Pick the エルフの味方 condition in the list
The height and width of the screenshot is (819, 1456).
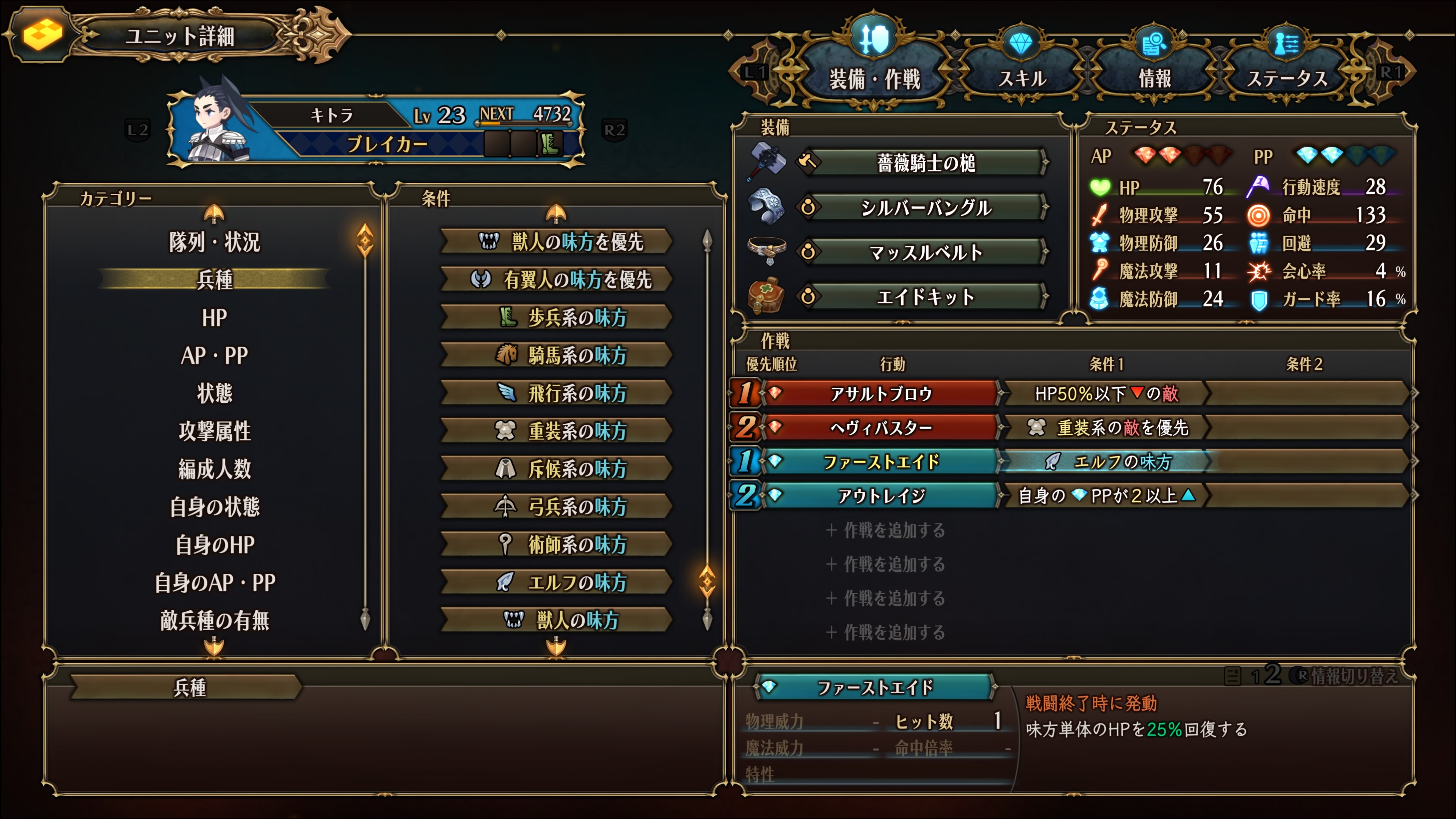coord(557,582)
